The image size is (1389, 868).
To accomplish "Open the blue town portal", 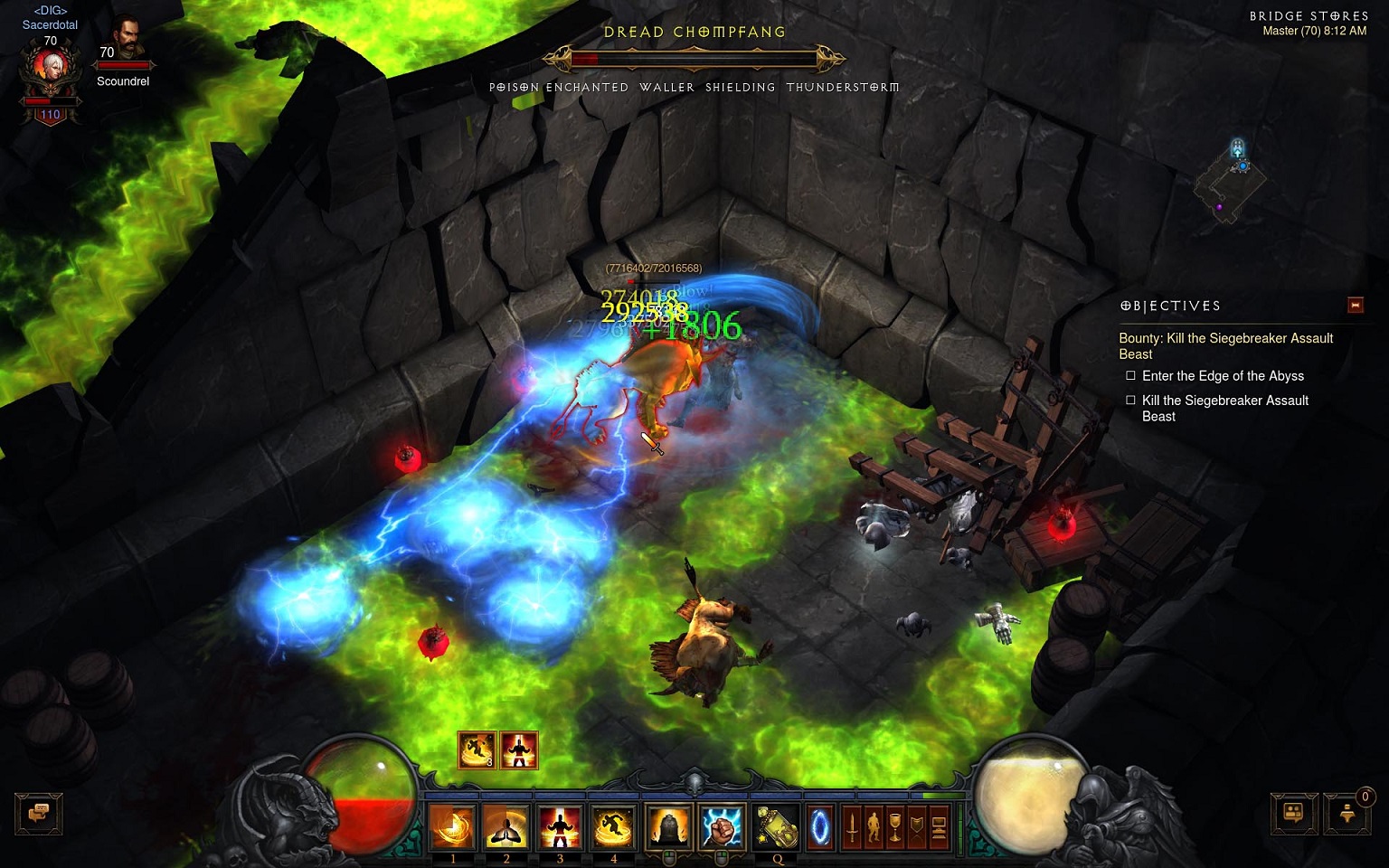I will (820, 826).
